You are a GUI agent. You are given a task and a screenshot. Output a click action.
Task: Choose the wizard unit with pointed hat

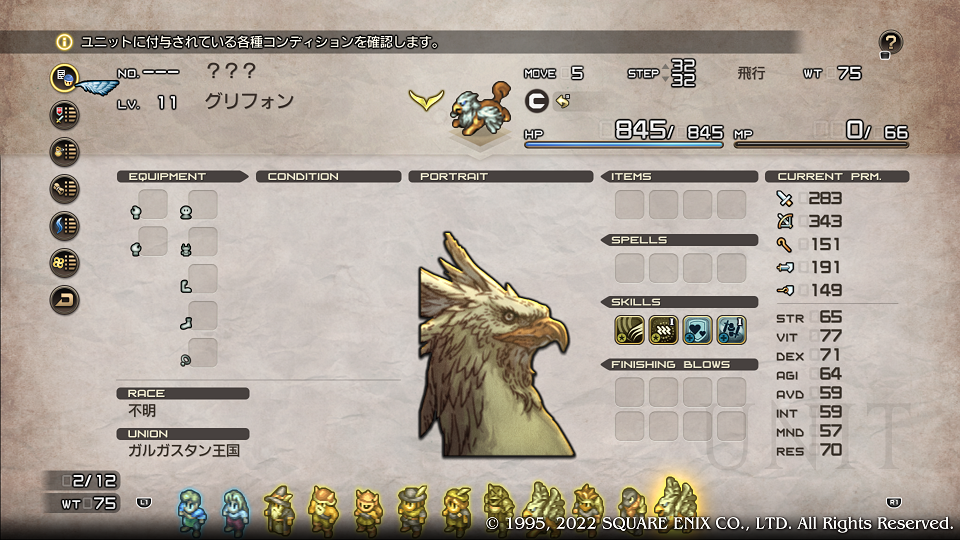pyautogui.click(x=278, y=508)
